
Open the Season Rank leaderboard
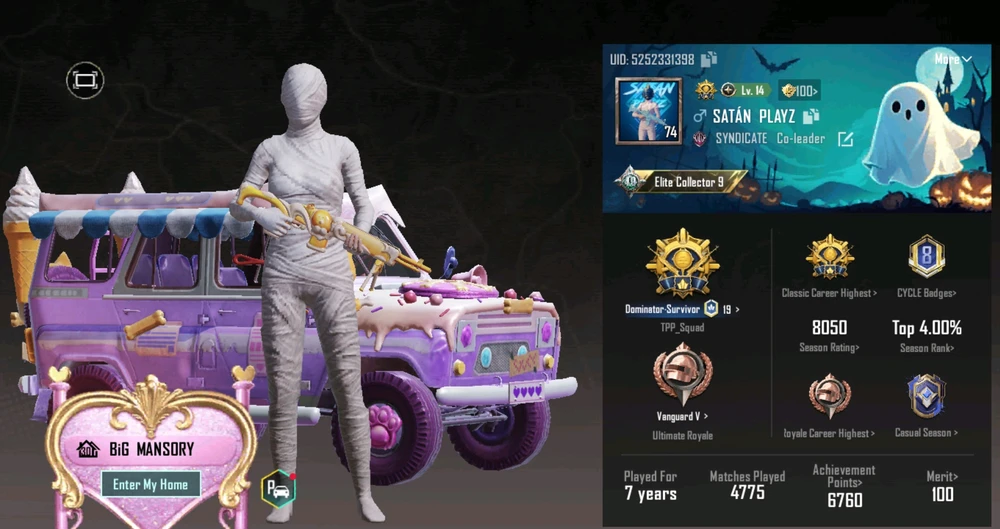tap(926, 347)
